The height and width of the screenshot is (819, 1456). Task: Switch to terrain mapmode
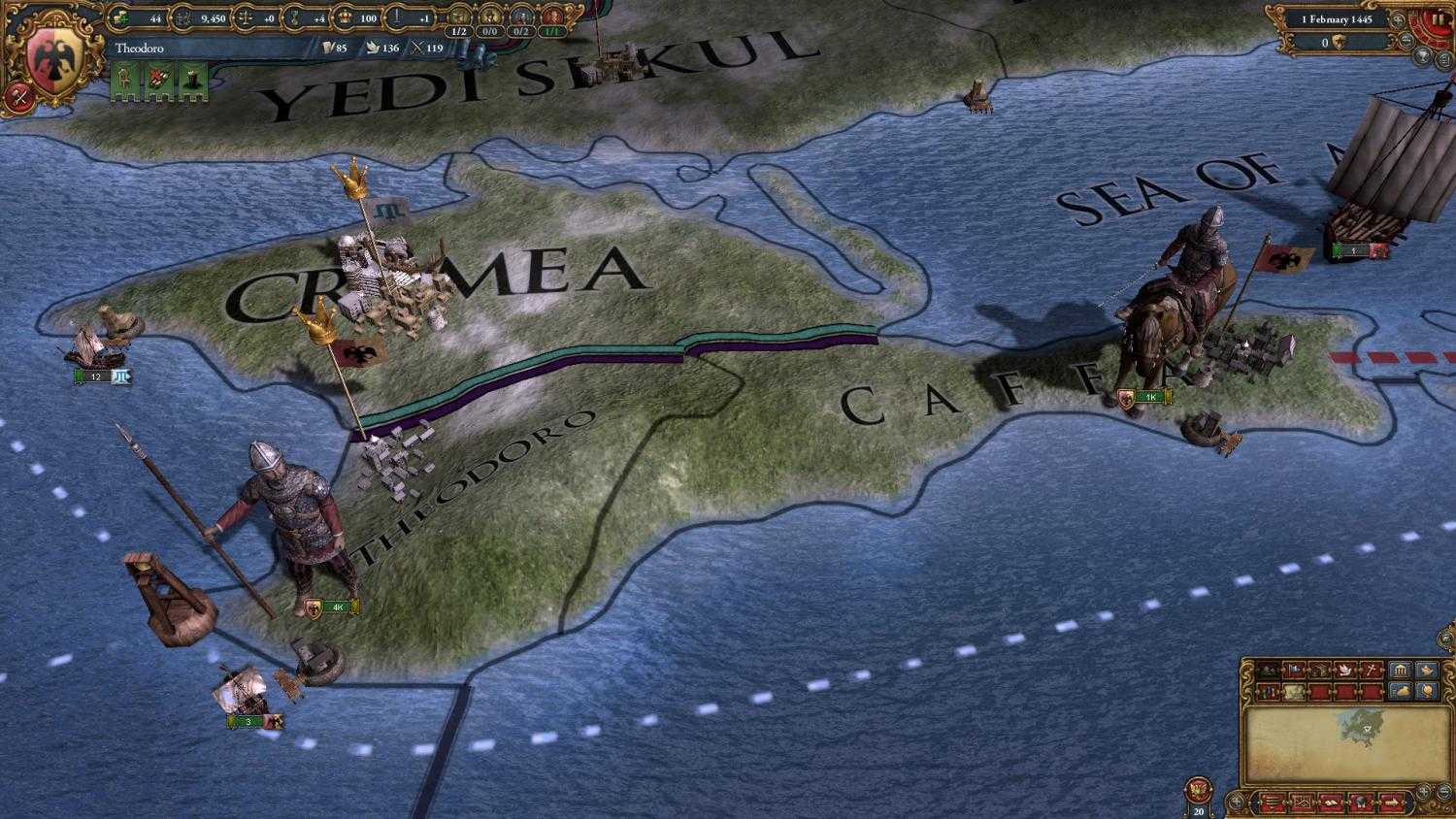point(1269,670)
